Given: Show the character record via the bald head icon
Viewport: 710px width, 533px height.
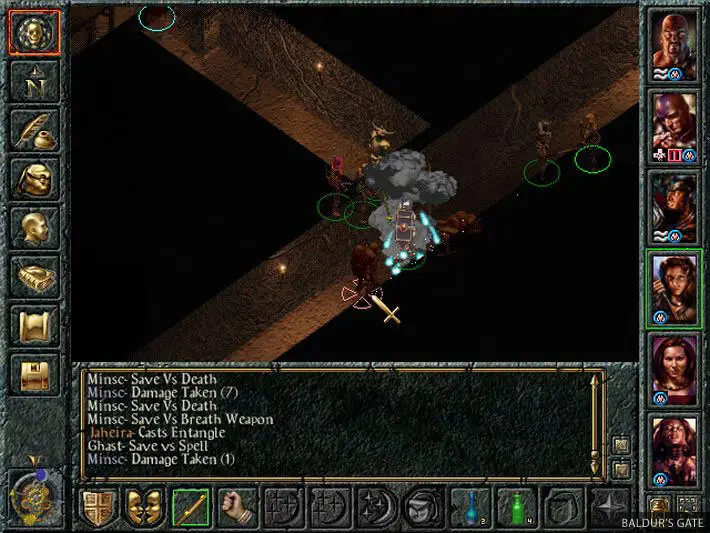Looking at the screenshot, I should point(34,228).
